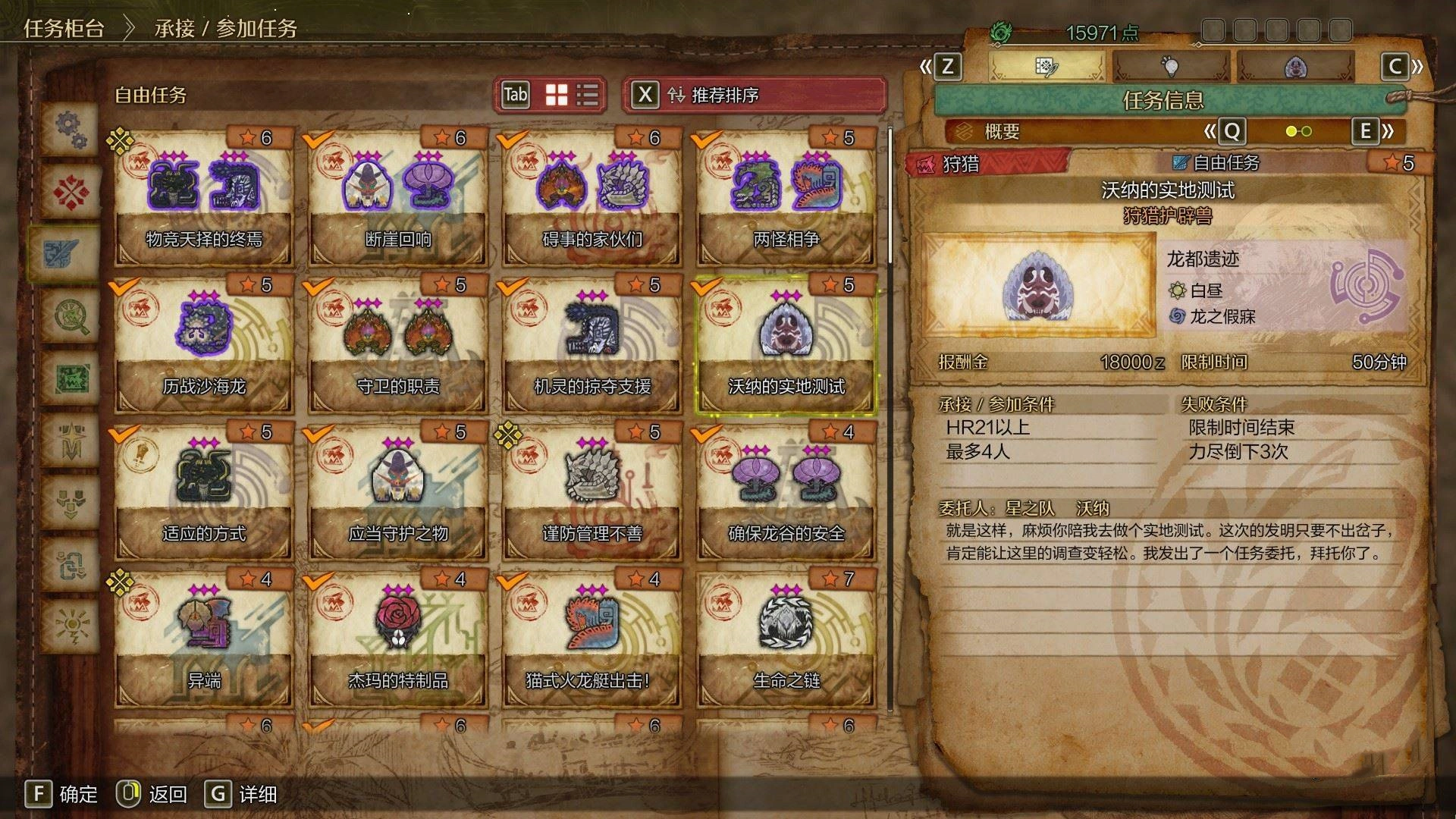
Task: Choose the 猫式火龙艇出击! quest
Action: [x=591, y=640]
